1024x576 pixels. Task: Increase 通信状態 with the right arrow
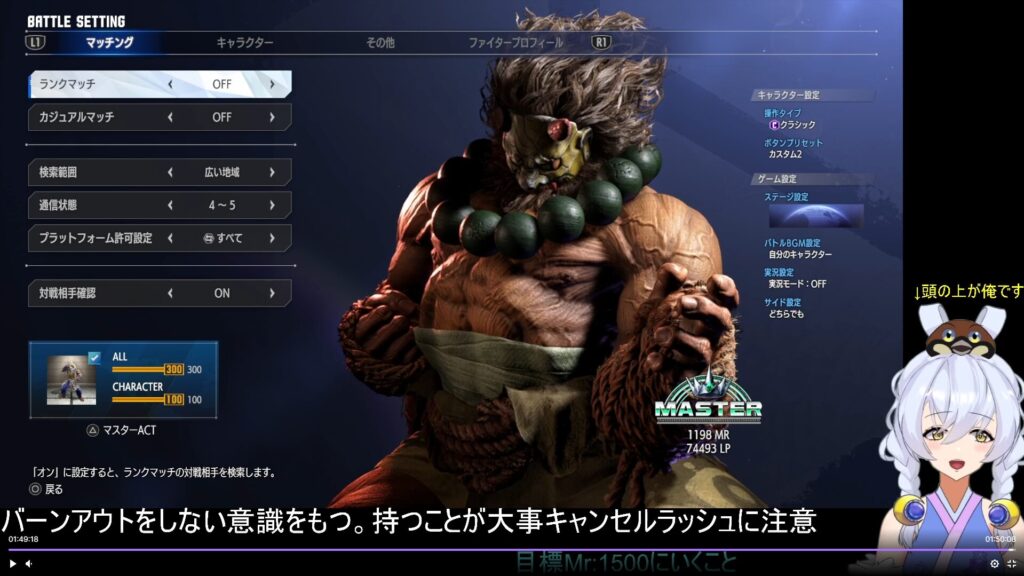(x=271, y=205)
